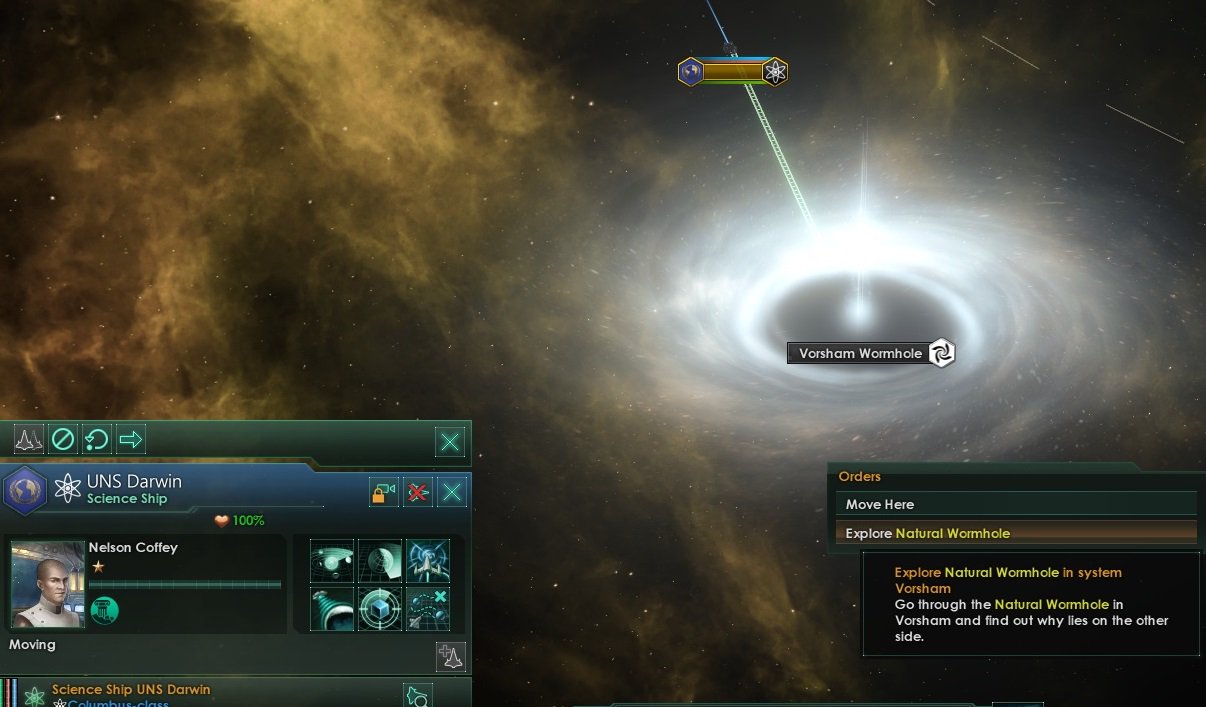Activate the ship radar pulse icon
Image resolution: width=1206 pixels, height=707 pixels.
[428, 561]
